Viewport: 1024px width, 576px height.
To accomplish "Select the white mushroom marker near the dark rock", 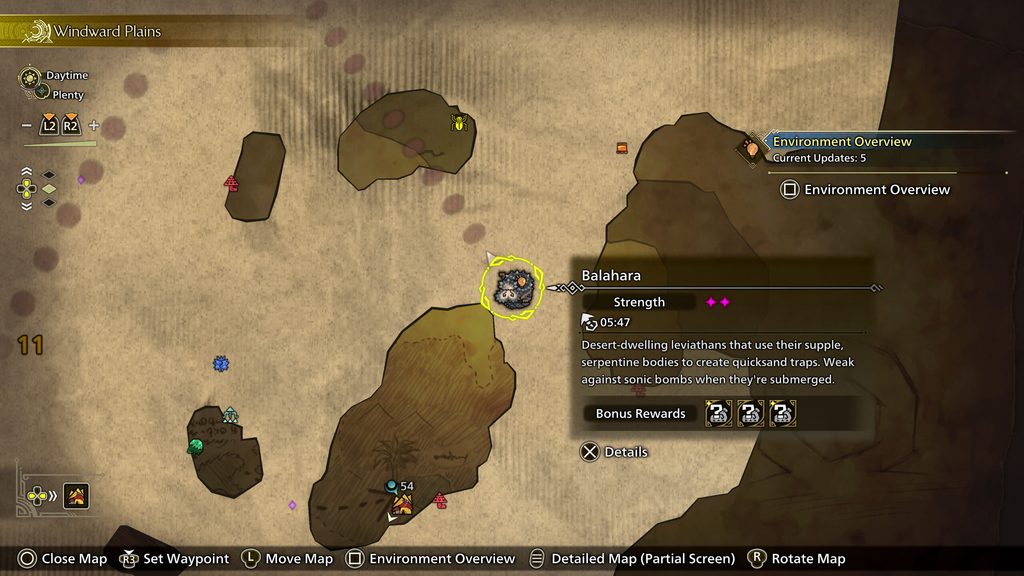I will pos(230,414).
